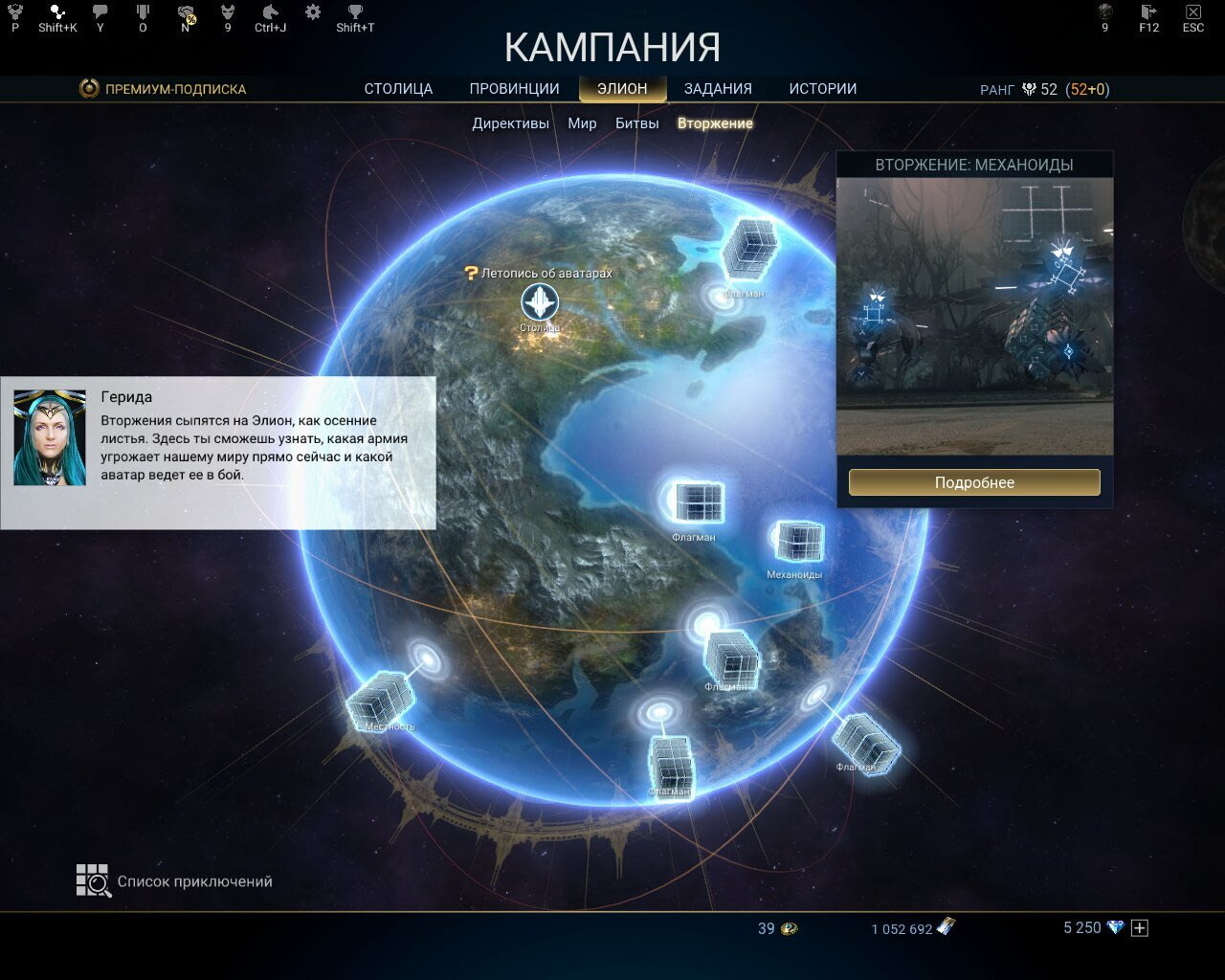Click the question mark beside Летопись об аватарах

[469, 272]
